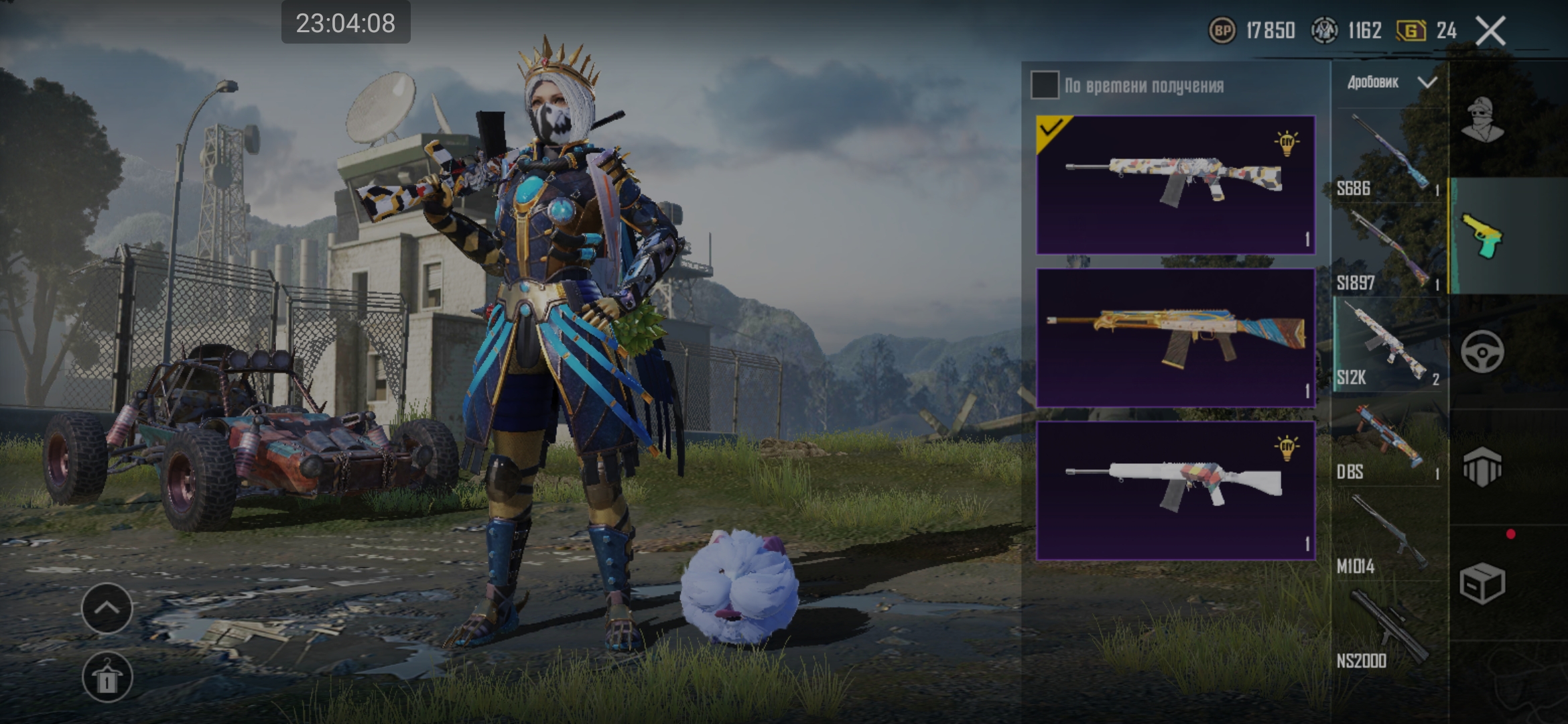Select the equipped multicolor camo S12K skin

(1175, 184)
